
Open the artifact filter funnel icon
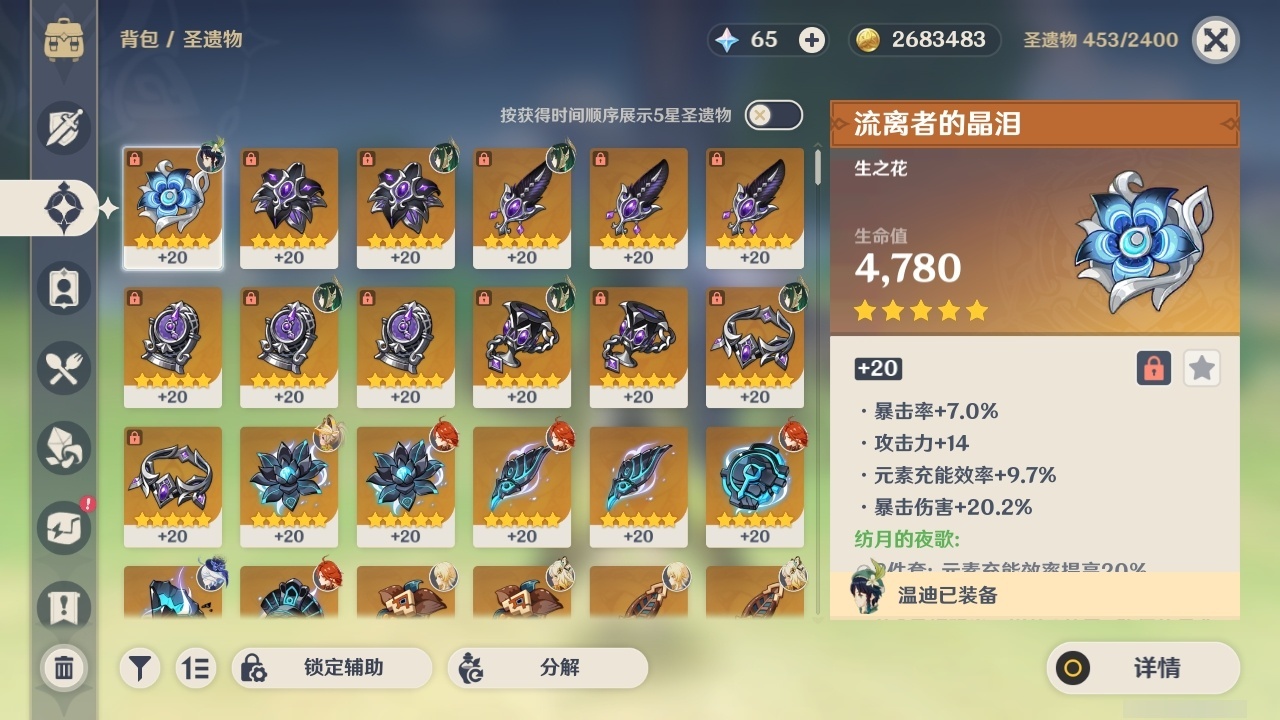coord(139,667)
